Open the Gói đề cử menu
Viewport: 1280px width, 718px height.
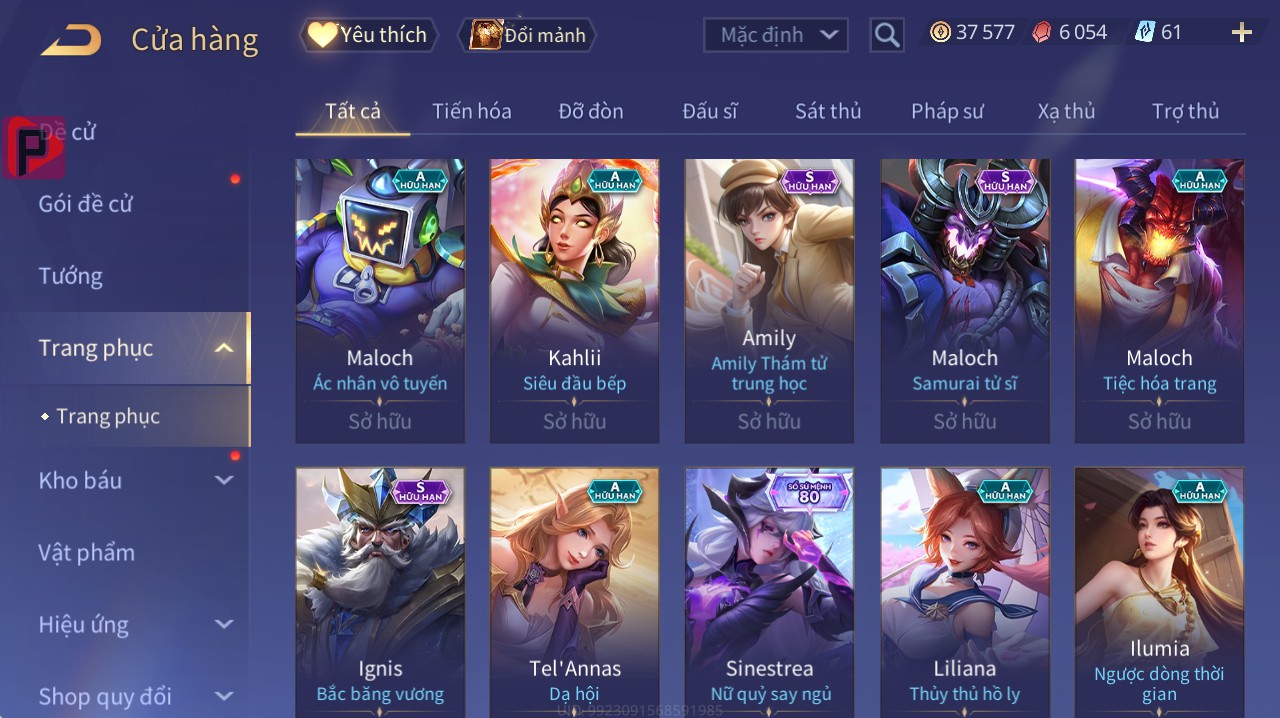pos(86,204)
